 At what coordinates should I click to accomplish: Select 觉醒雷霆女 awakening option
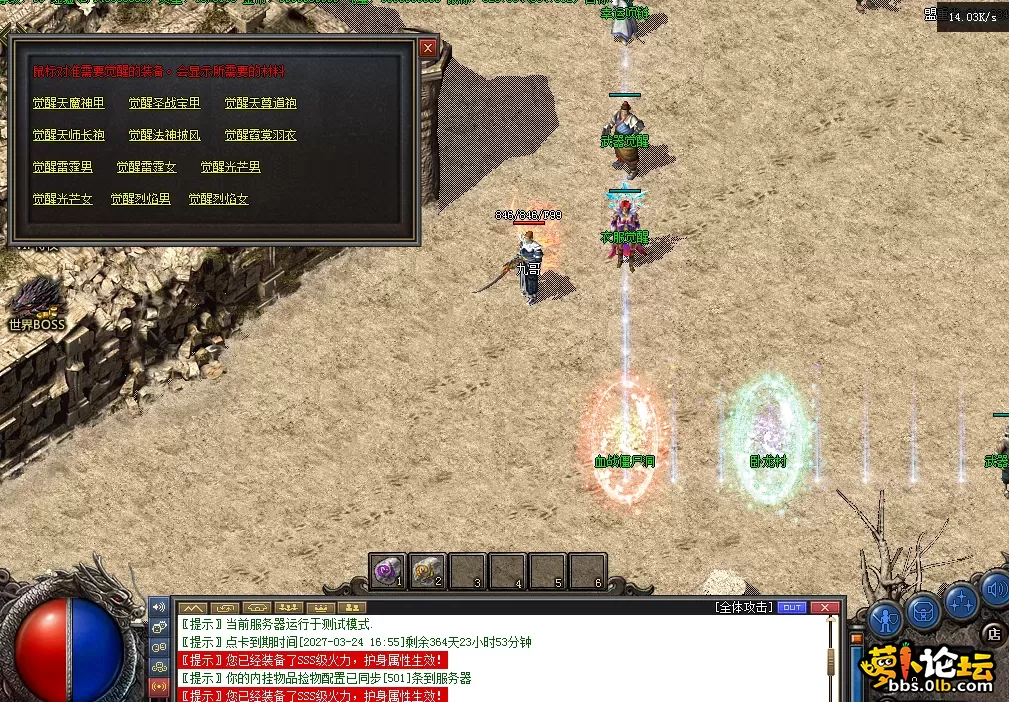pos(146,167)
